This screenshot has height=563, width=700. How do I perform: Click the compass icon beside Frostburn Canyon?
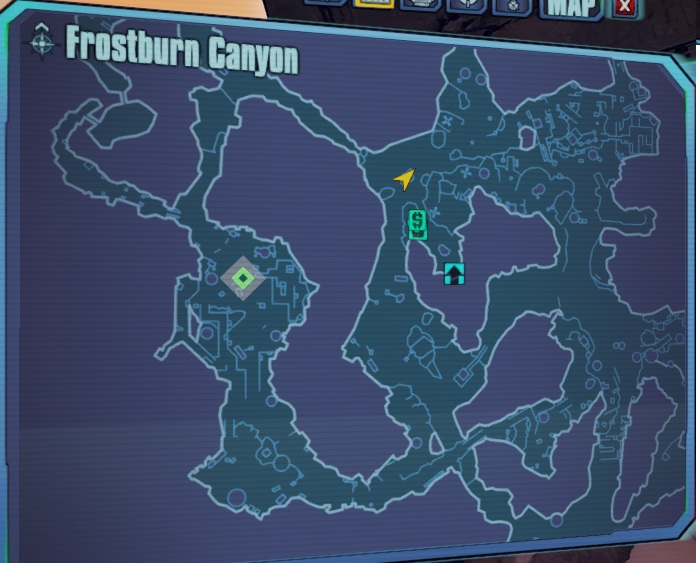[x=43, y=43]
